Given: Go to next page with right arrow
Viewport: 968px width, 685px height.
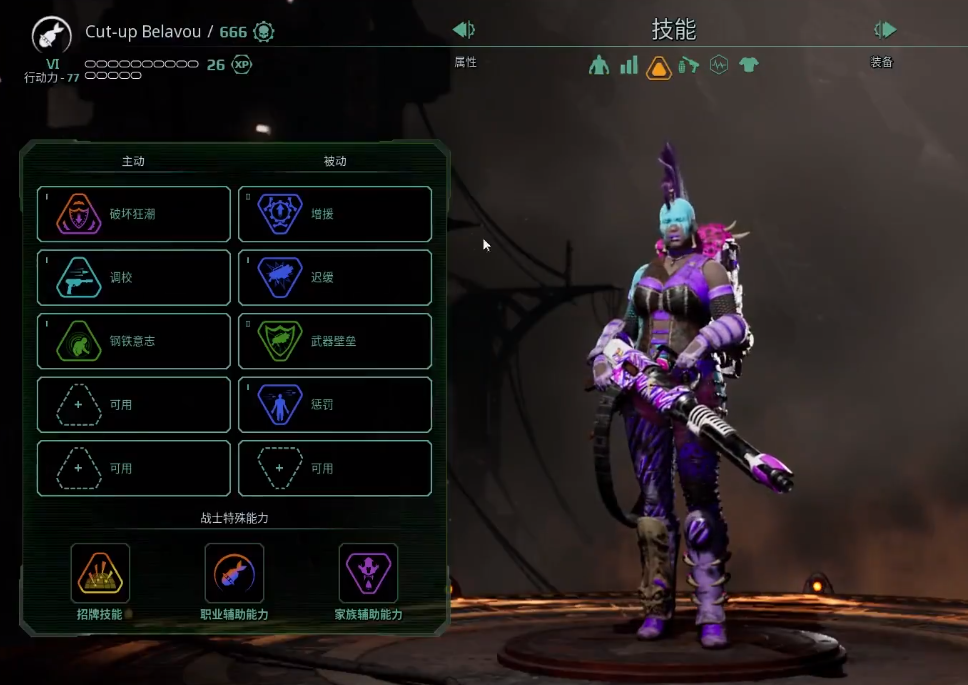Looking at the screenshot, I should [x=885, y=30].
